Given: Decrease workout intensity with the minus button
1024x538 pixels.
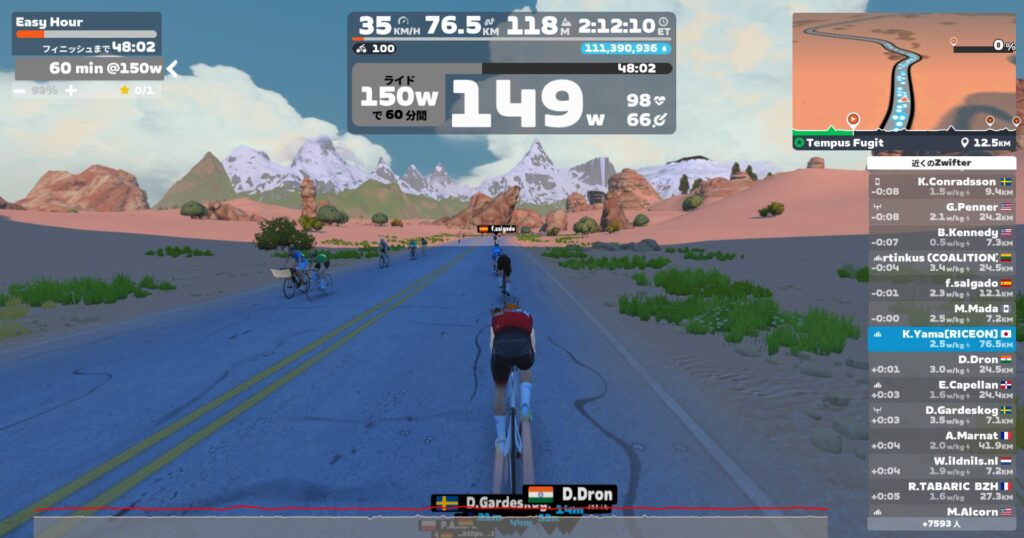Looking at the screenshot, I should coord(21,90).
